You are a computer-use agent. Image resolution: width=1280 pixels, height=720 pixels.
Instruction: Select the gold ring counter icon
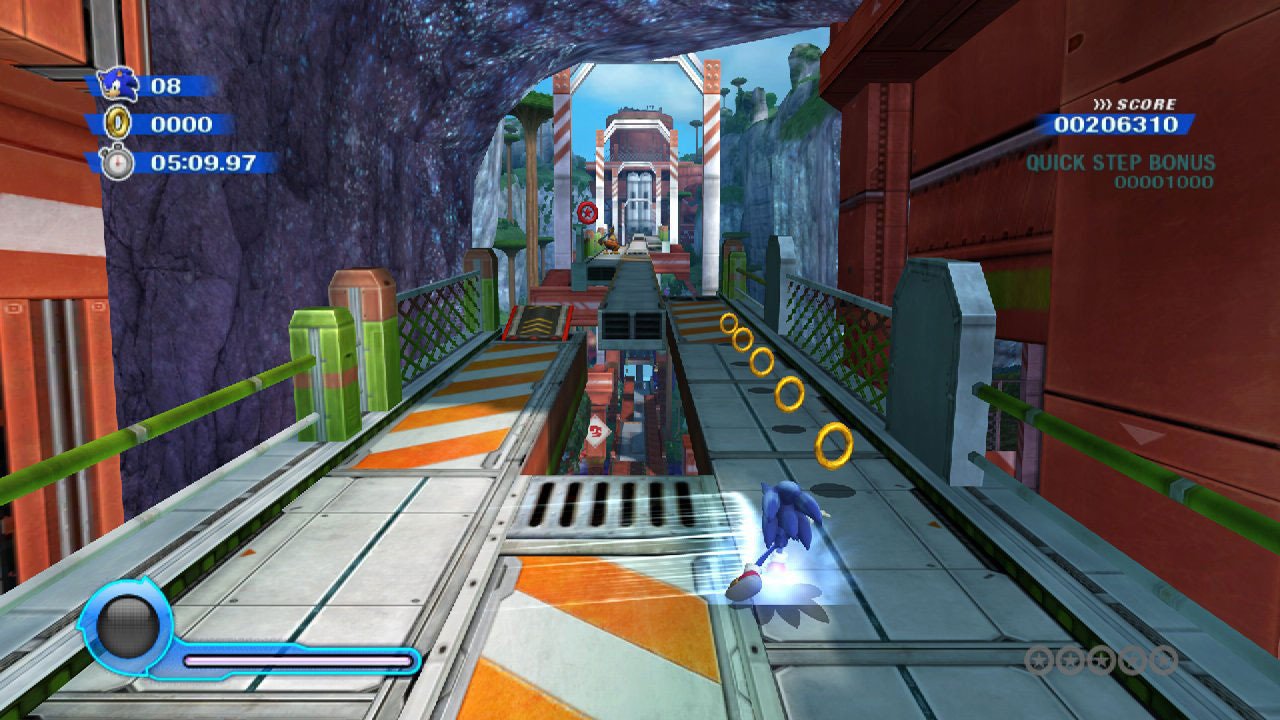[118, 123]
